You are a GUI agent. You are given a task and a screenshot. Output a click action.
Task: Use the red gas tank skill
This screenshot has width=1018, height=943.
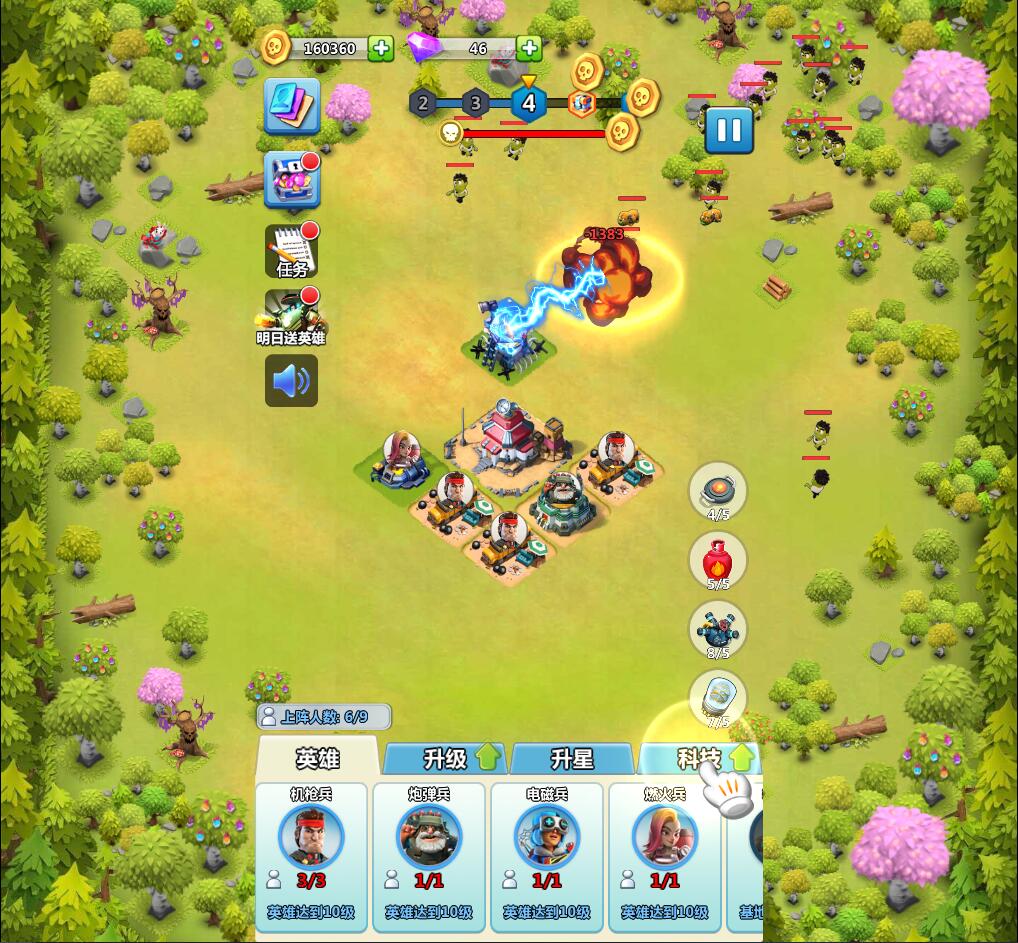[x=718, y=560]
